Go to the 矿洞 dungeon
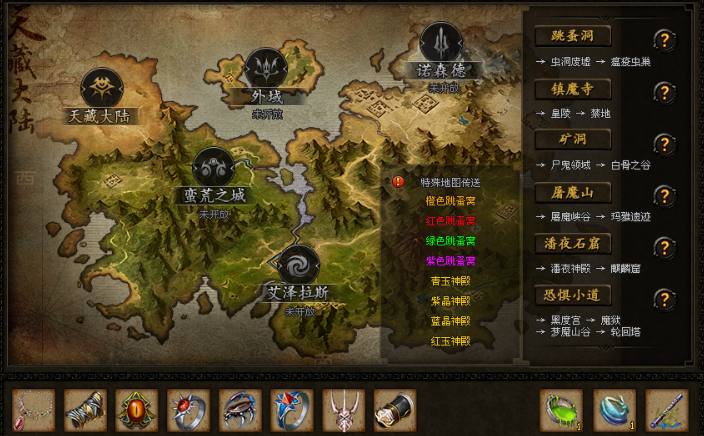 pyautogui.click(x=573, y=141)
